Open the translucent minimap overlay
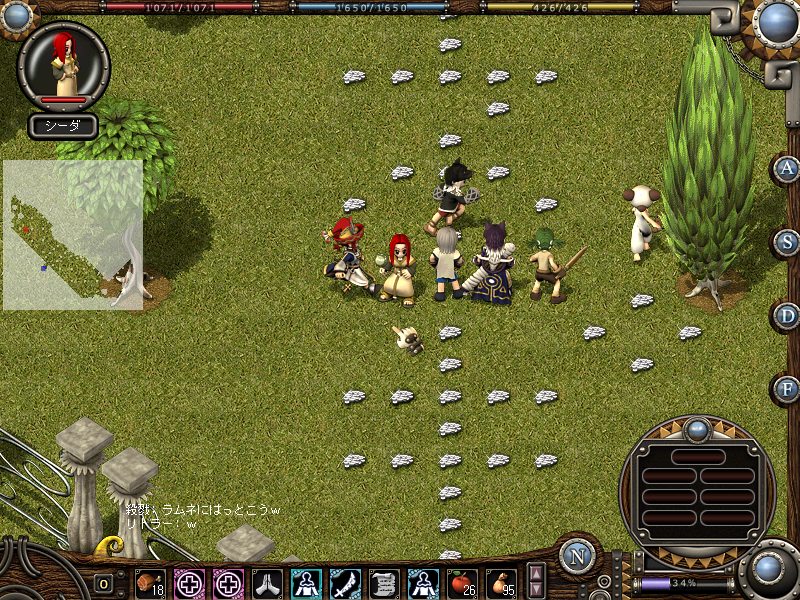Viewport: 800px width, 600px height. [72, 235]
